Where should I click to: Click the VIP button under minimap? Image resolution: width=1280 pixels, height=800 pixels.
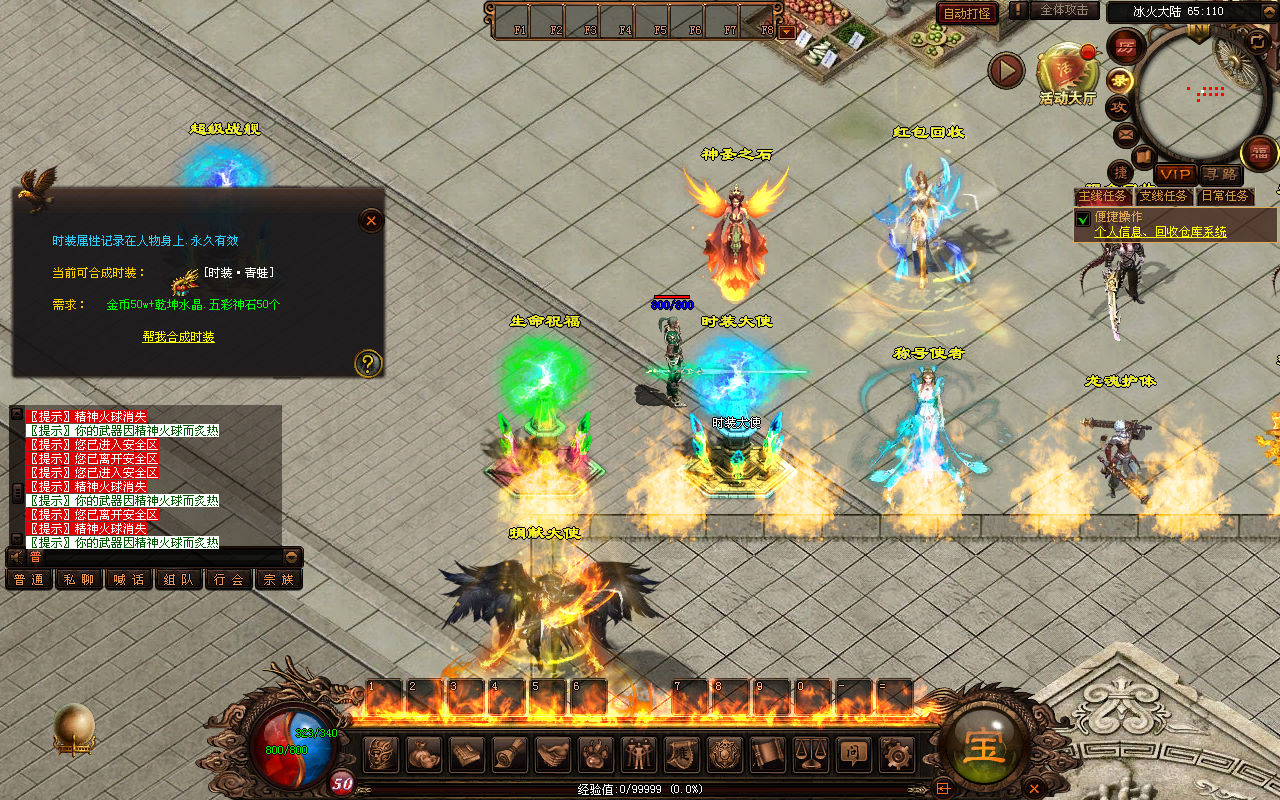(x=1175, y=174)
